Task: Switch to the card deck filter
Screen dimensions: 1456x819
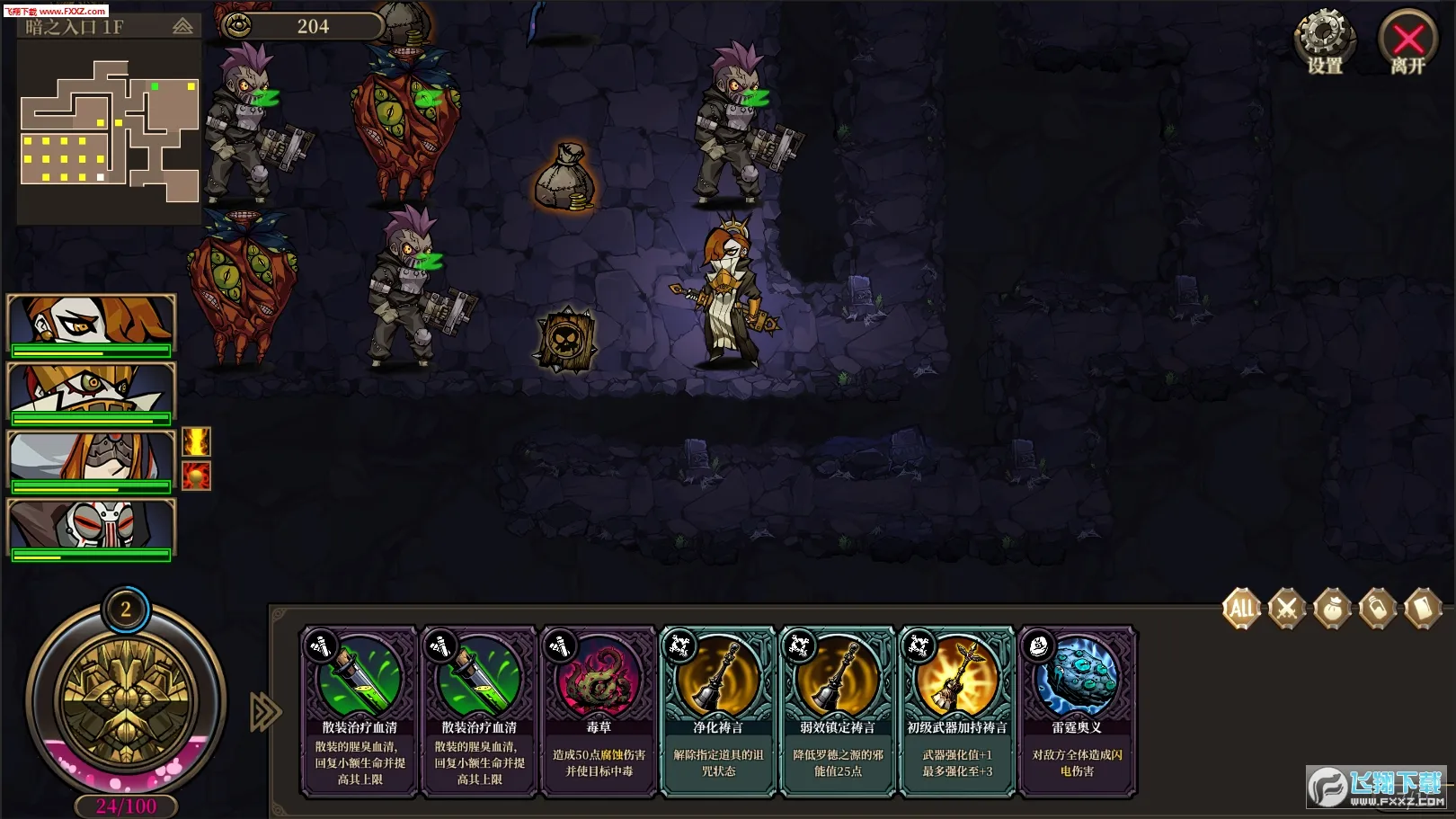Action: click(x=1378, y=609)
